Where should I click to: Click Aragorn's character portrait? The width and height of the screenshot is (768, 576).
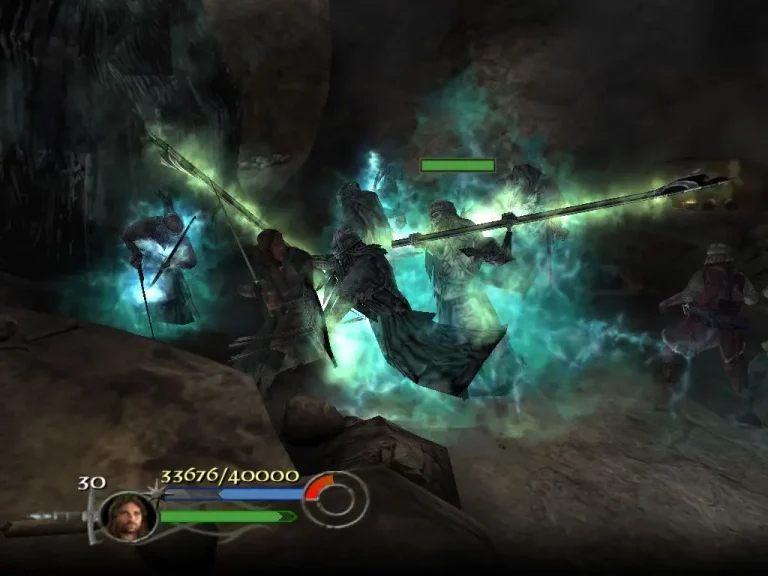(x=128, y=517)
